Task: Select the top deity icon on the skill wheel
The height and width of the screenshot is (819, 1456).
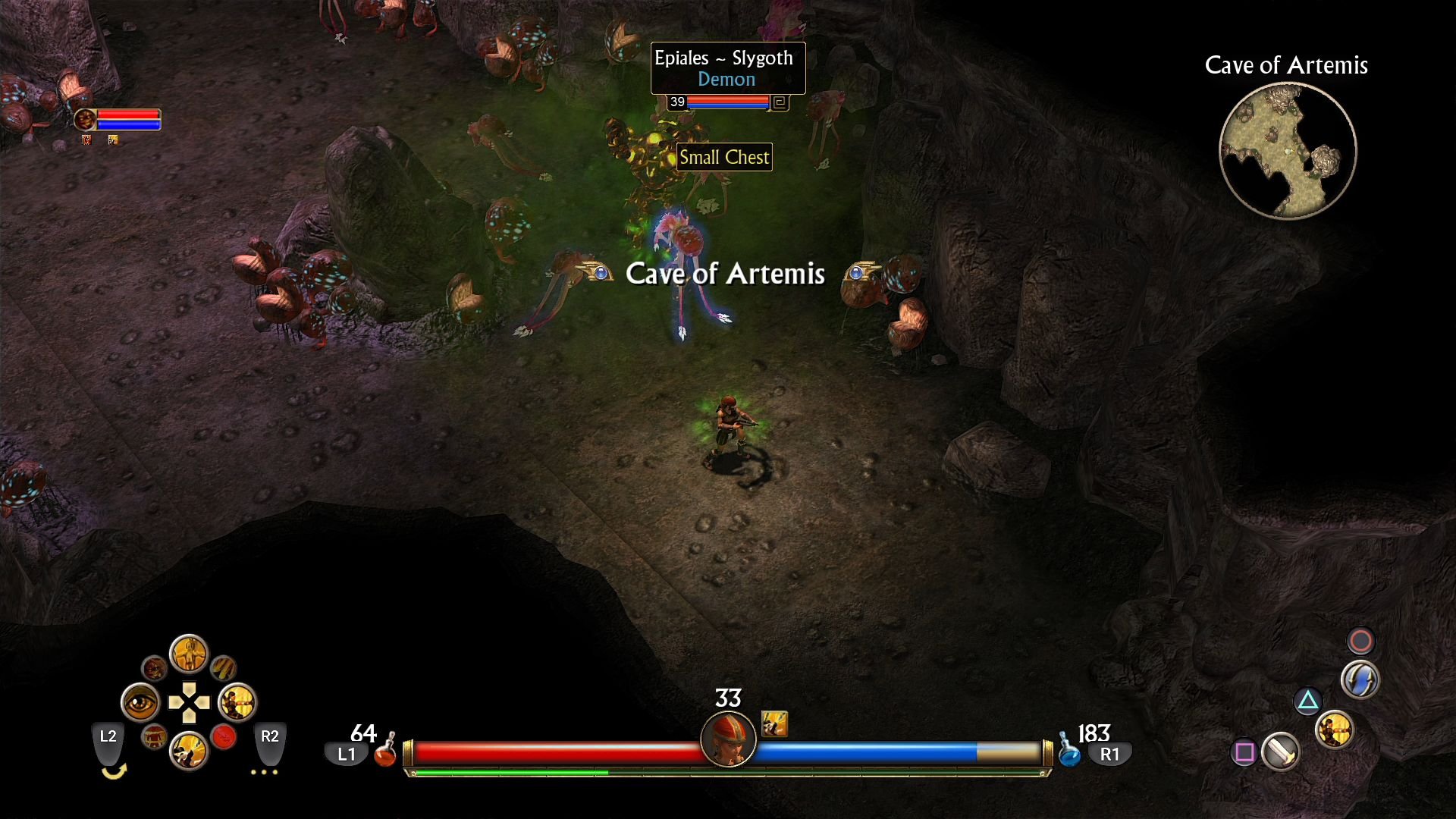Action: coord(189,655)
